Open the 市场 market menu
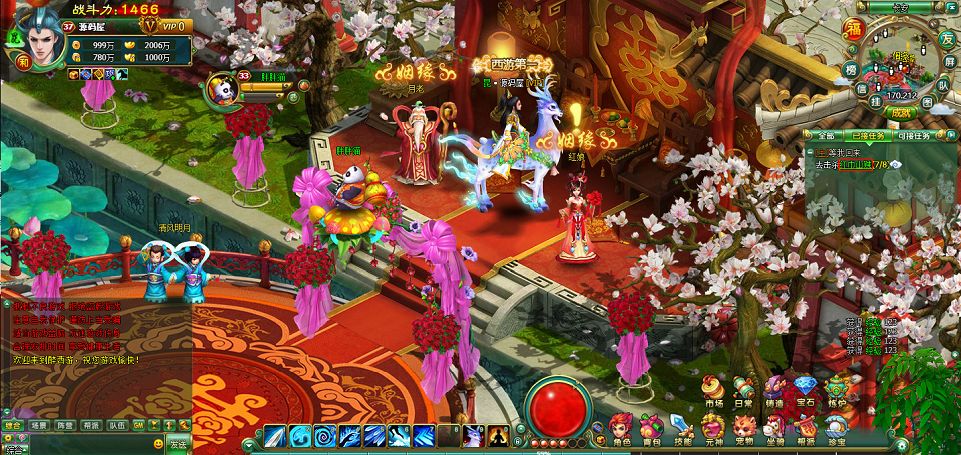The width and height of the screenshot is (961, 455). (x=713, y=388)
